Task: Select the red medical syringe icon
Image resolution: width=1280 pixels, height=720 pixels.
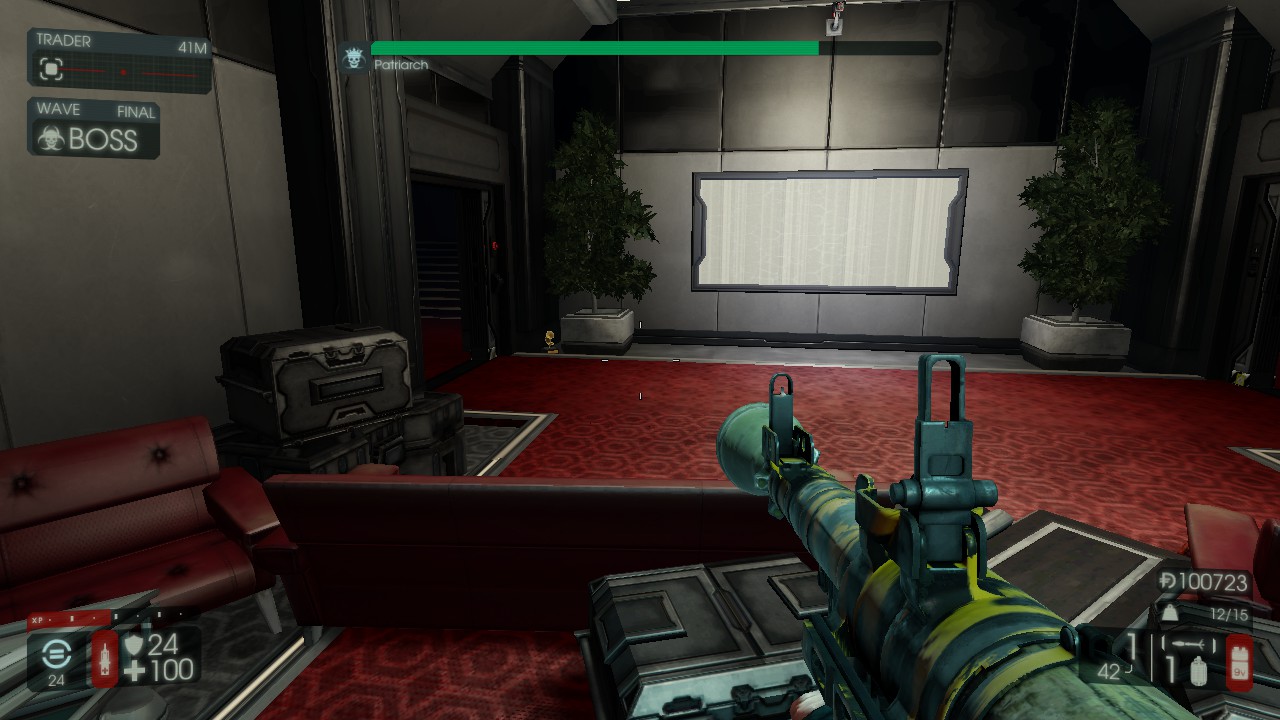Action: [x=104, y=659]
